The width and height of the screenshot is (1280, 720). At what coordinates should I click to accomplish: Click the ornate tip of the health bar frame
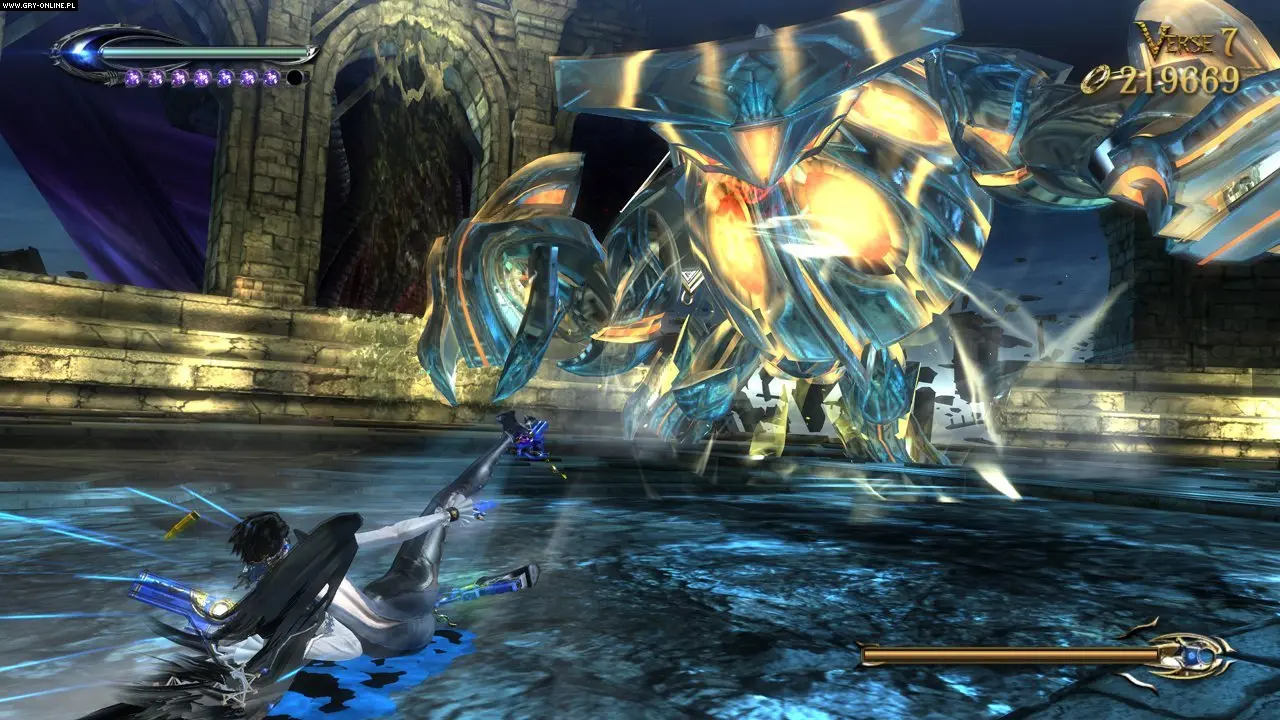coord(313,52)
